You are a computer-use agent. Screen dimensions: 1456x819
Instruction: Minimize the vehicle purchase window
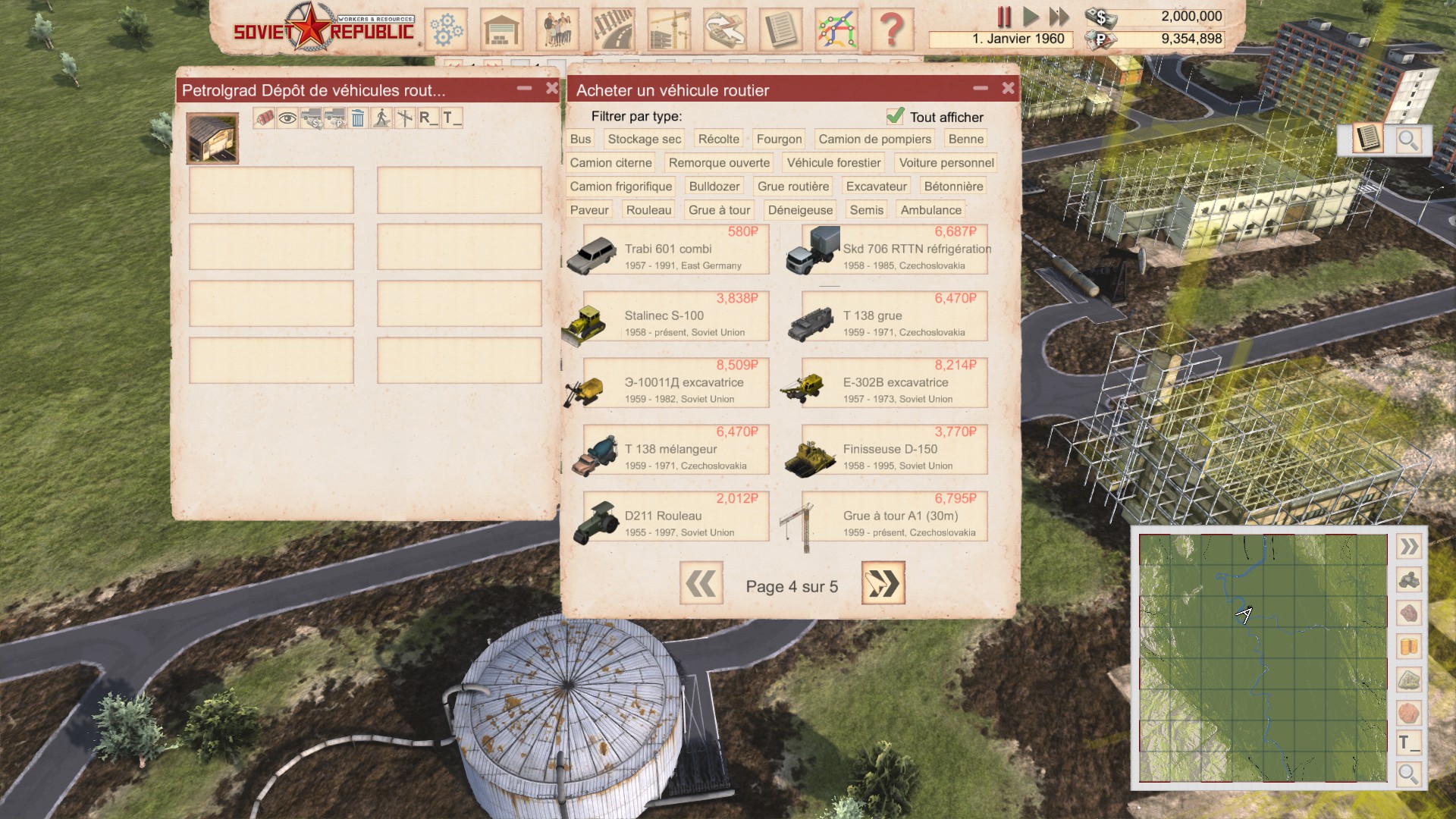click(x=981, y=89)
